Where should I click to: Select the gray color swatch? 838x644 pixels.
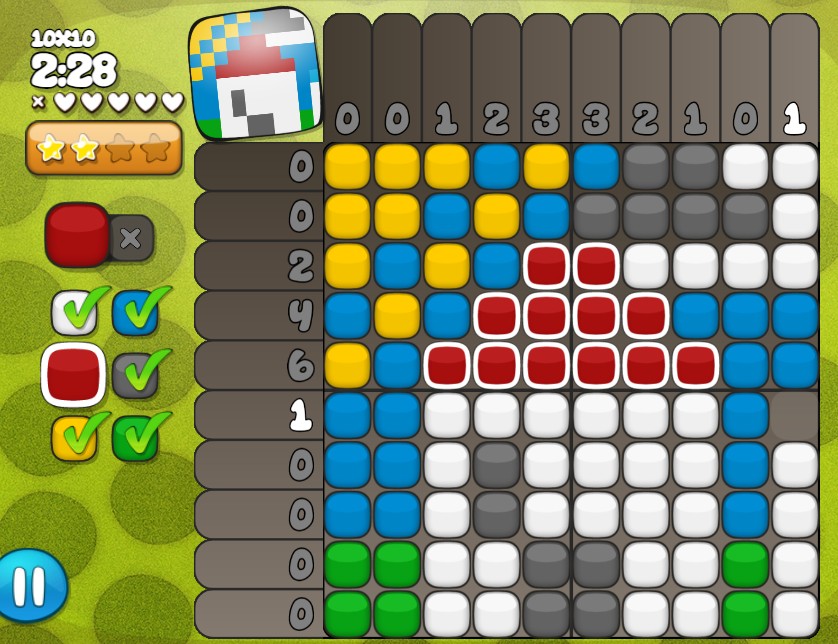click(x=135, y=374)
